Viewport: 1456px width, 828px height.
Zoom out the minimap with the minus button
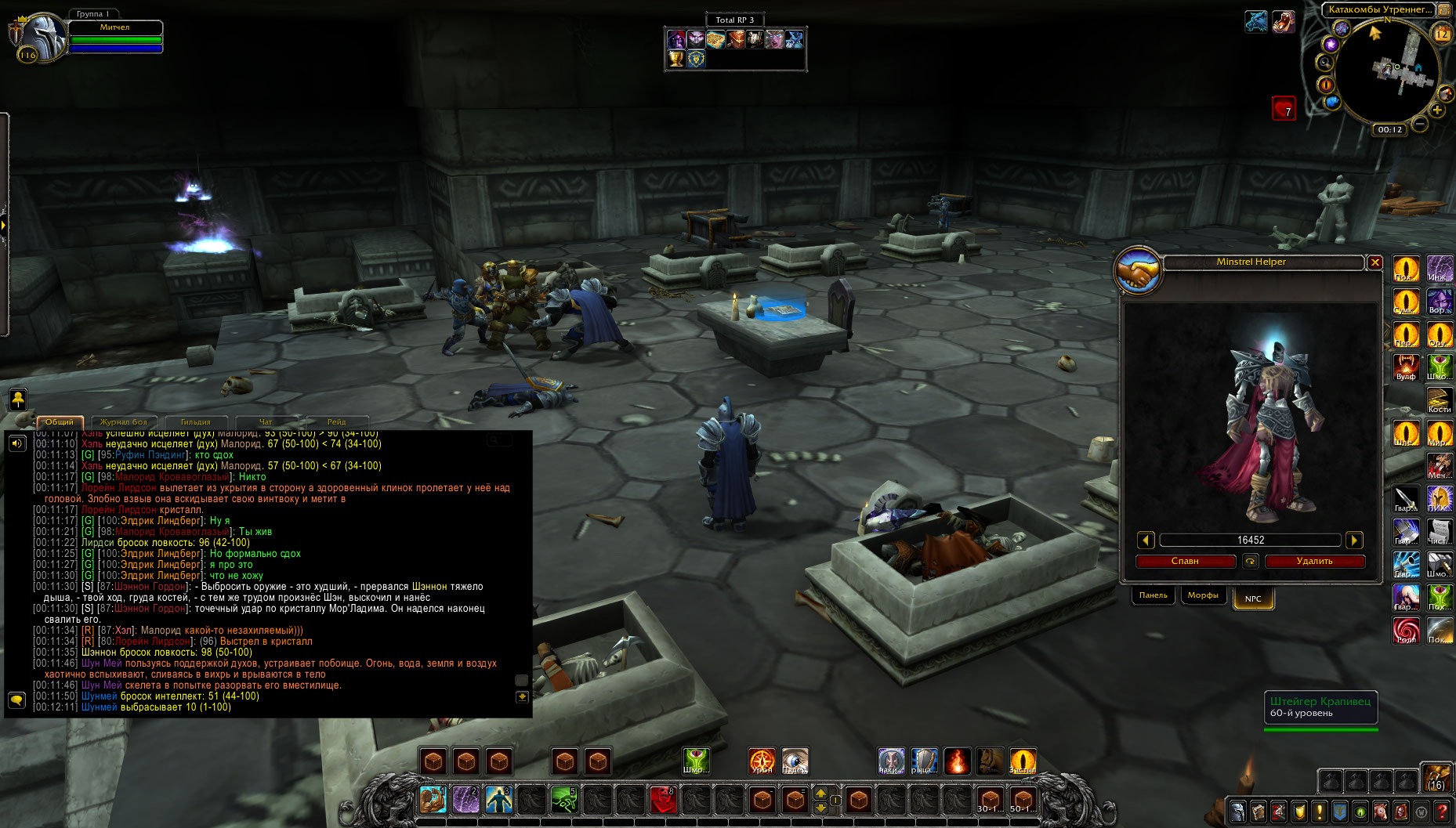tap(1419, 124)
